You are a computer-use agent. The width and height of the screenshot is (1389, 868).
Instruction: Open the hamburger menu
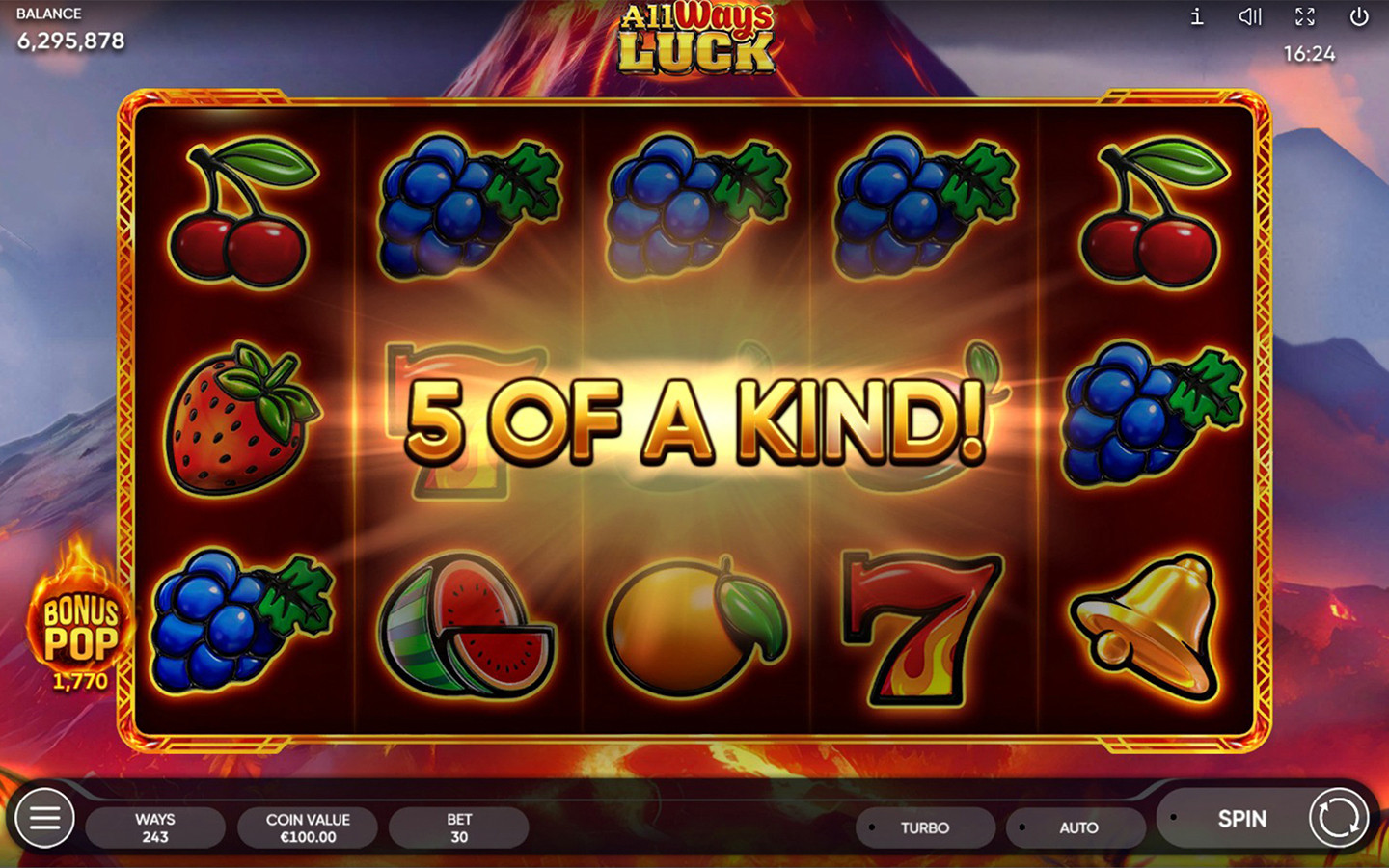(44, 819)
